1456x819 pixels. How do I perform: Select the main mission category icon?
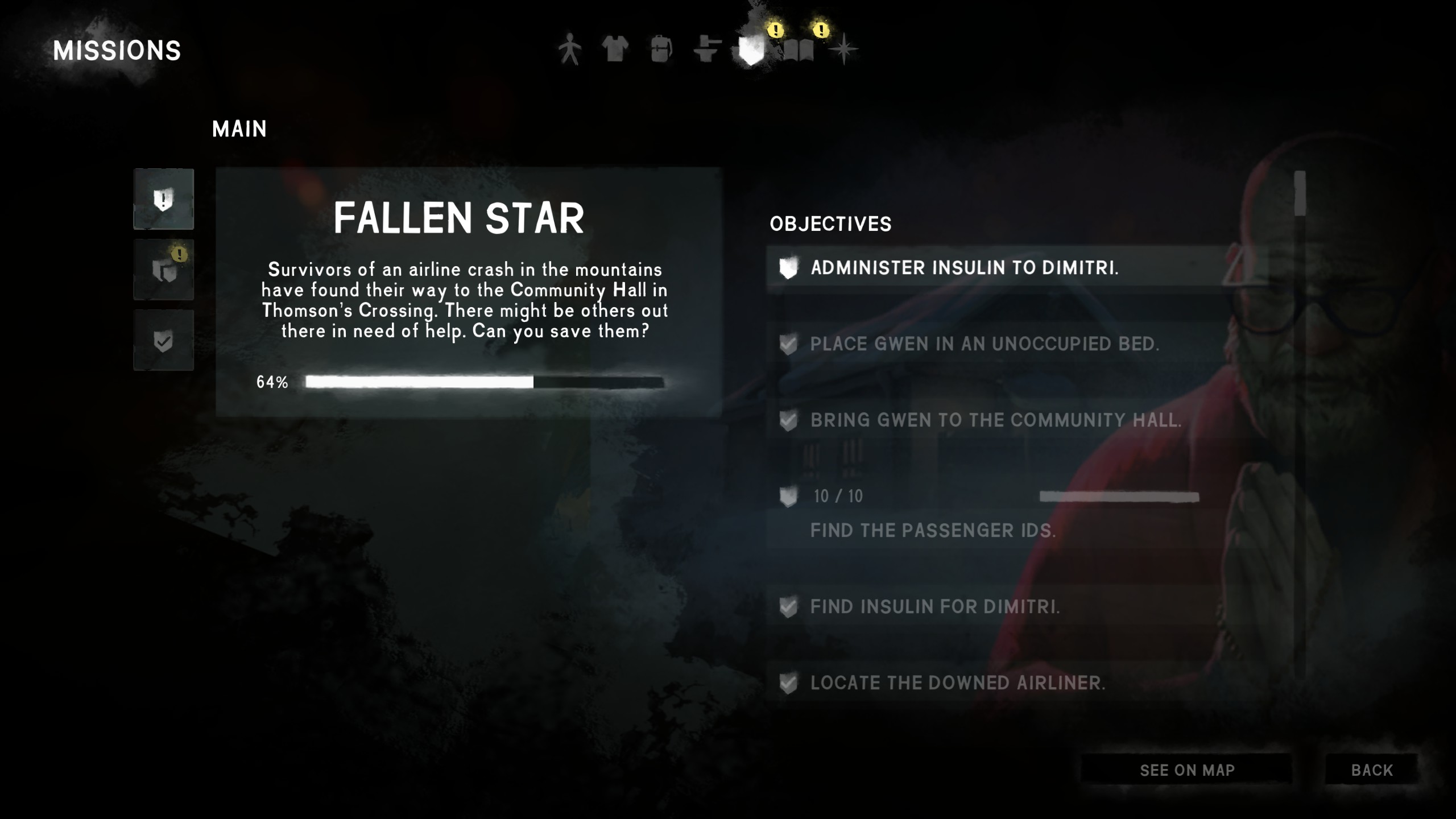click(x=164, y=200)
